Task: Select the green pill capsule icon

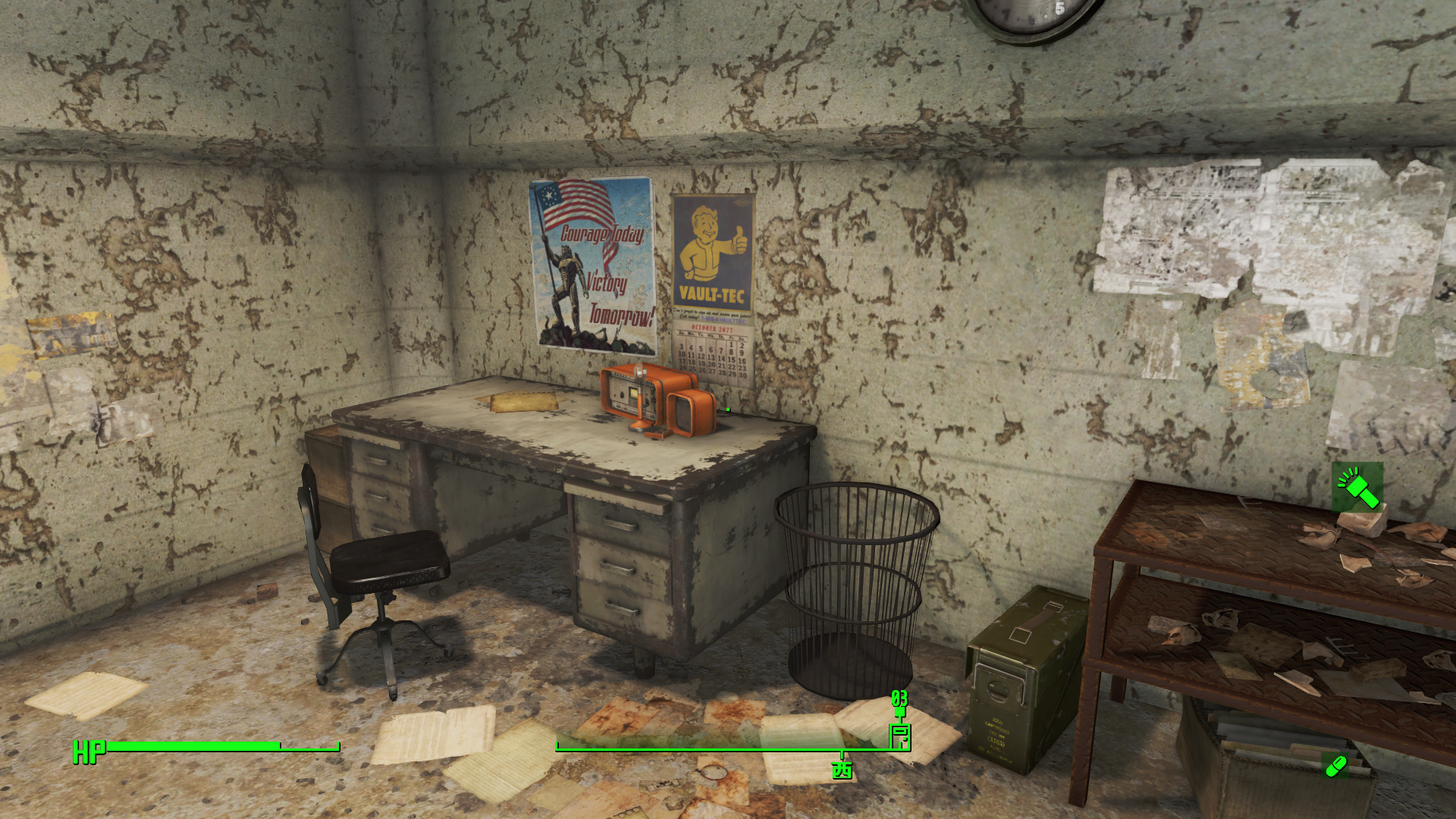Action: pos(1335,766)
